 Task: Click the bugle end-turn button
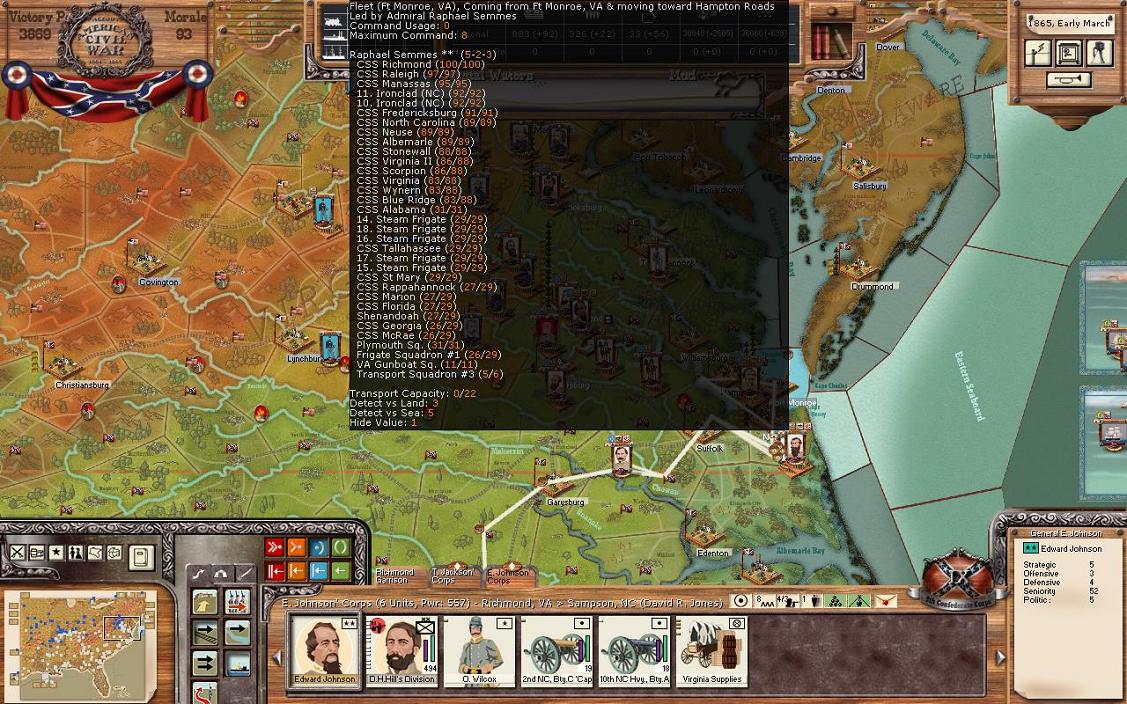[1067, 80]
